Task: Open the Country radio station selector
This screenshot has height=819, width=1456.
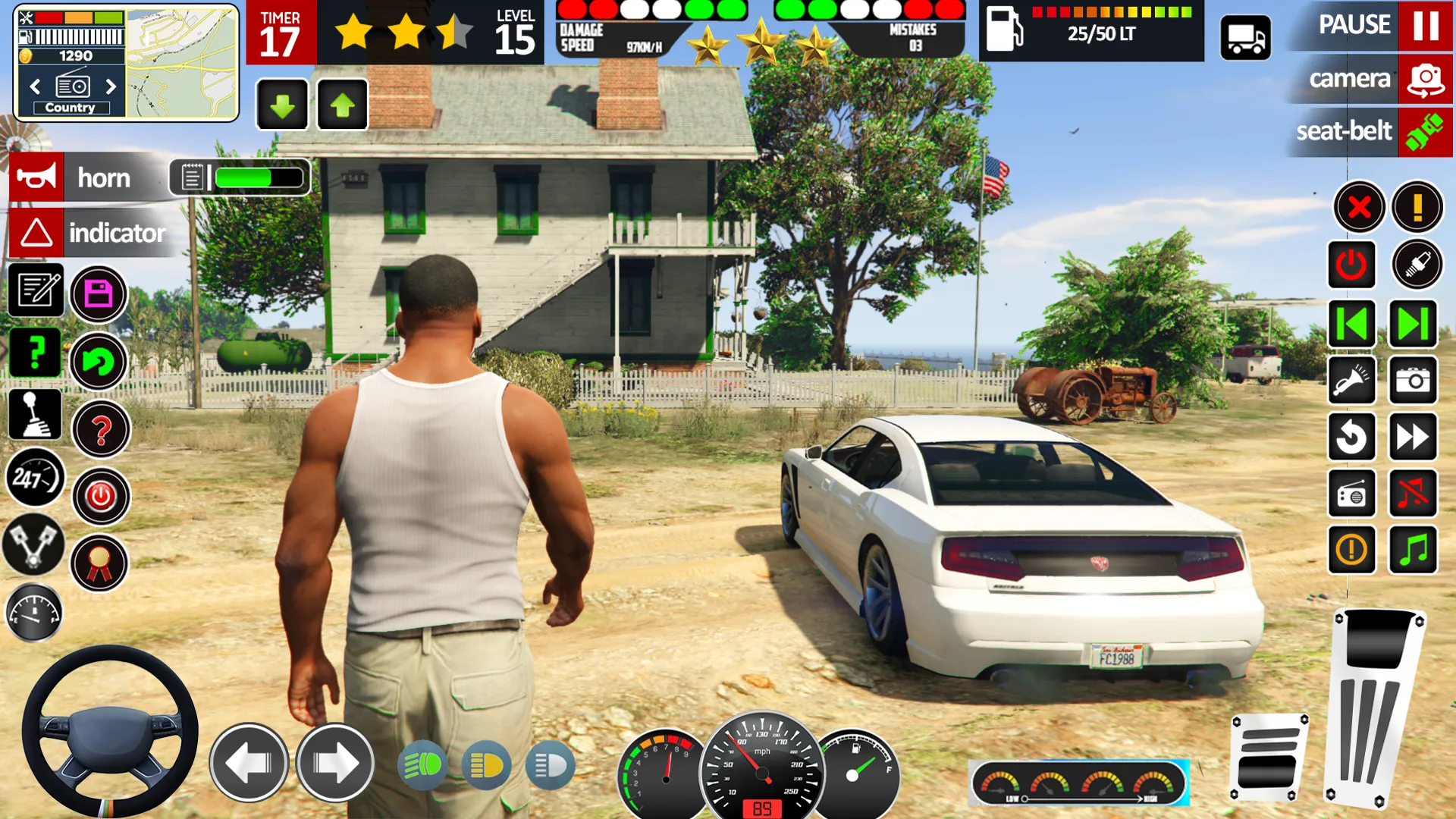Action: 72,107
